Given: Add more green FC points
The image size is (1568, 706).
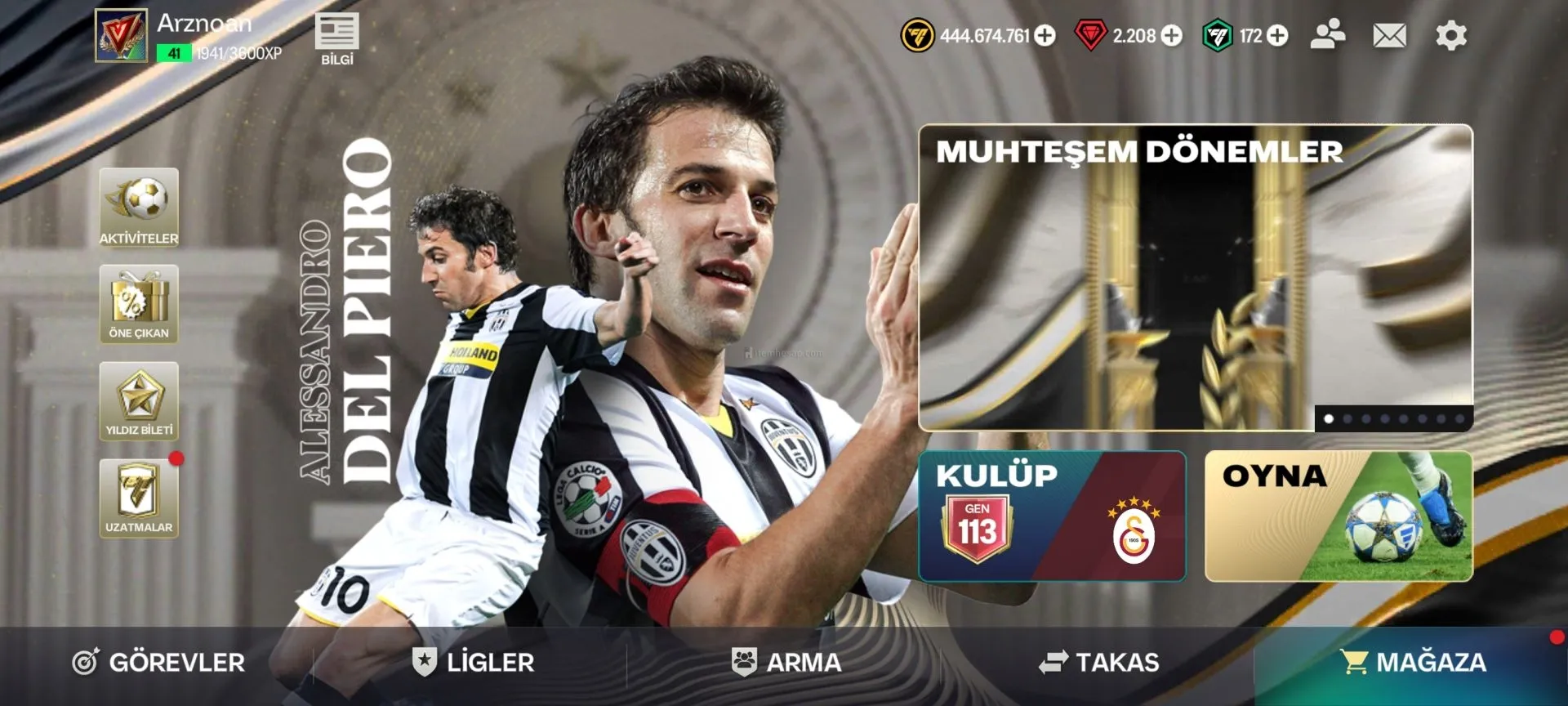Looking at the screenshot, I should point(1278,35).
